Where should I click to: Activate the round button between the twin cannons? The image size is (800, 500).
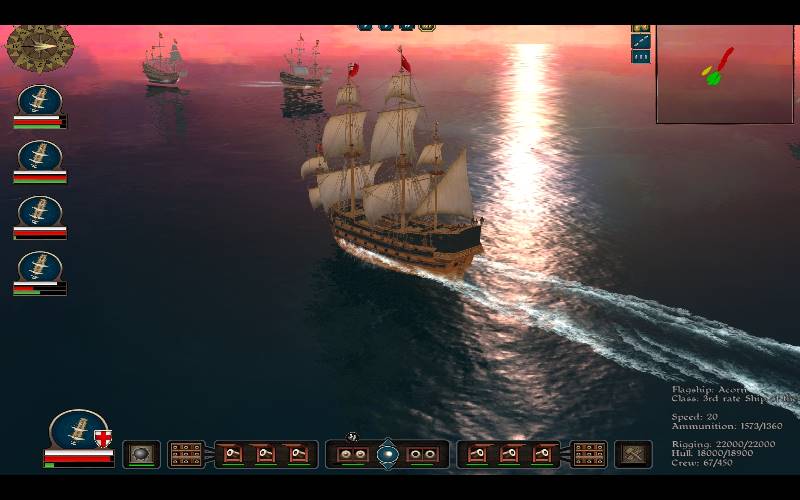(x=387, y=454)
